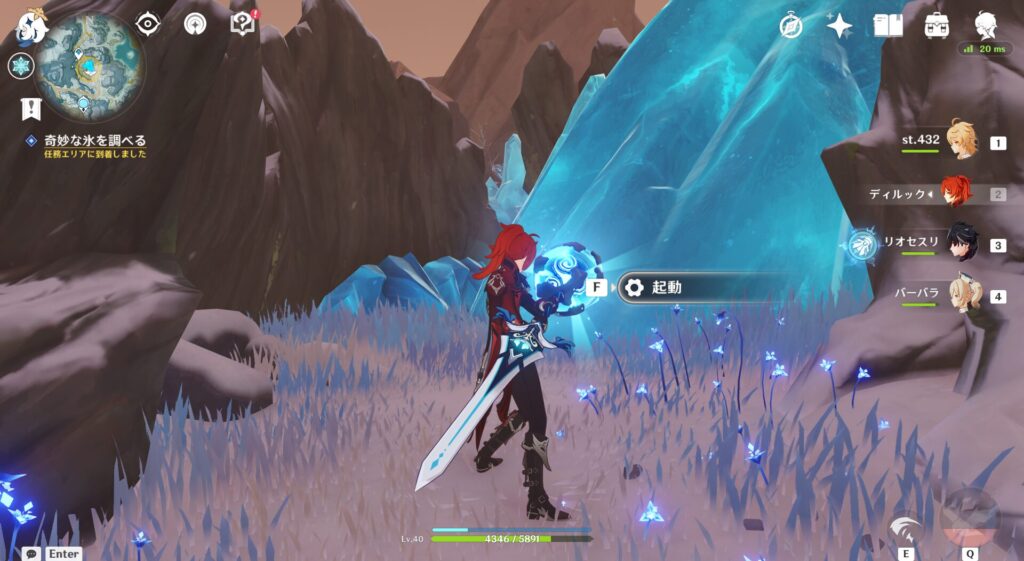The image size is (1024, 561).
Task: Select the snowflake icon beside the minimap
Action: click(x=20, y=67)
